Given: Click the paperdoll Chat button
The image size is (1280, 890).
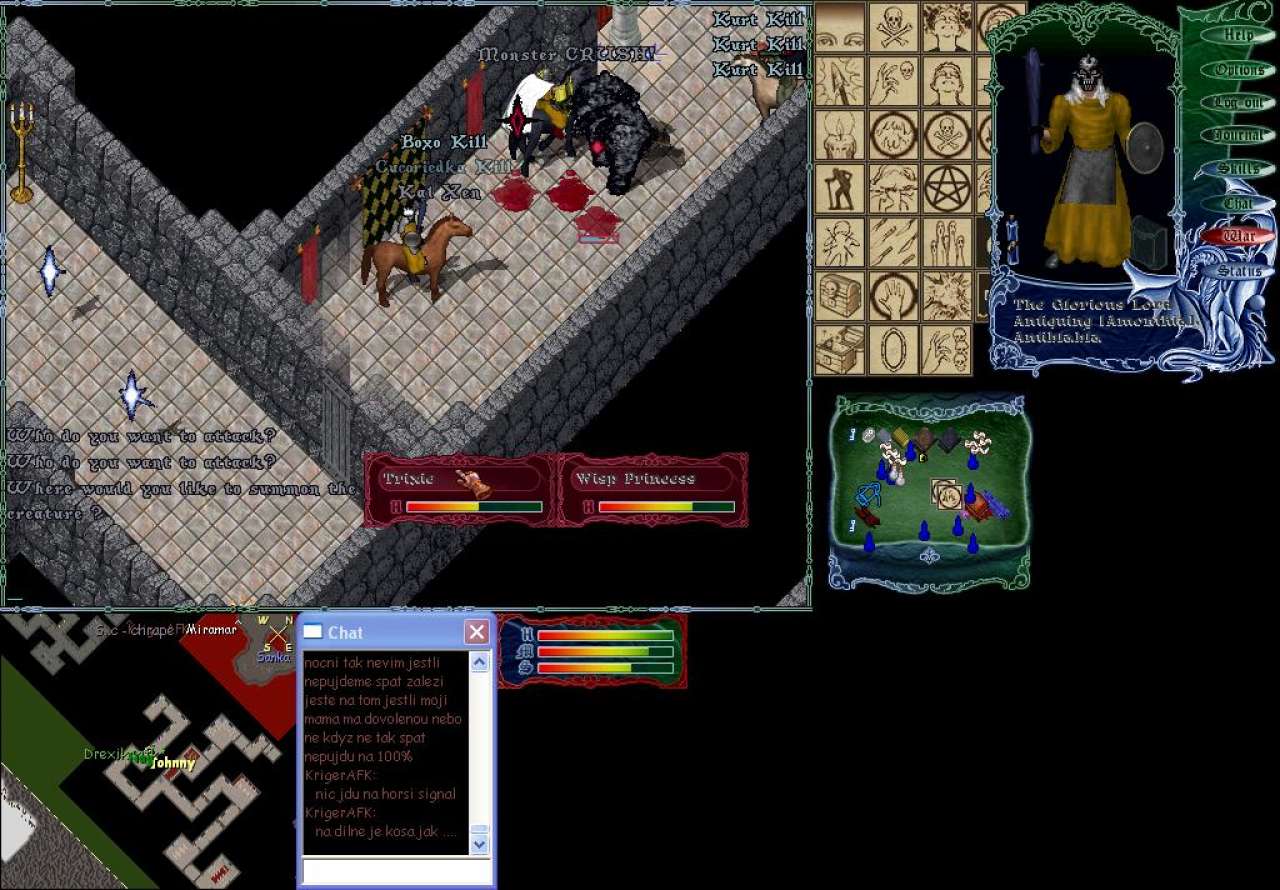Looking at the screenshot, I should coord(1238,203).
